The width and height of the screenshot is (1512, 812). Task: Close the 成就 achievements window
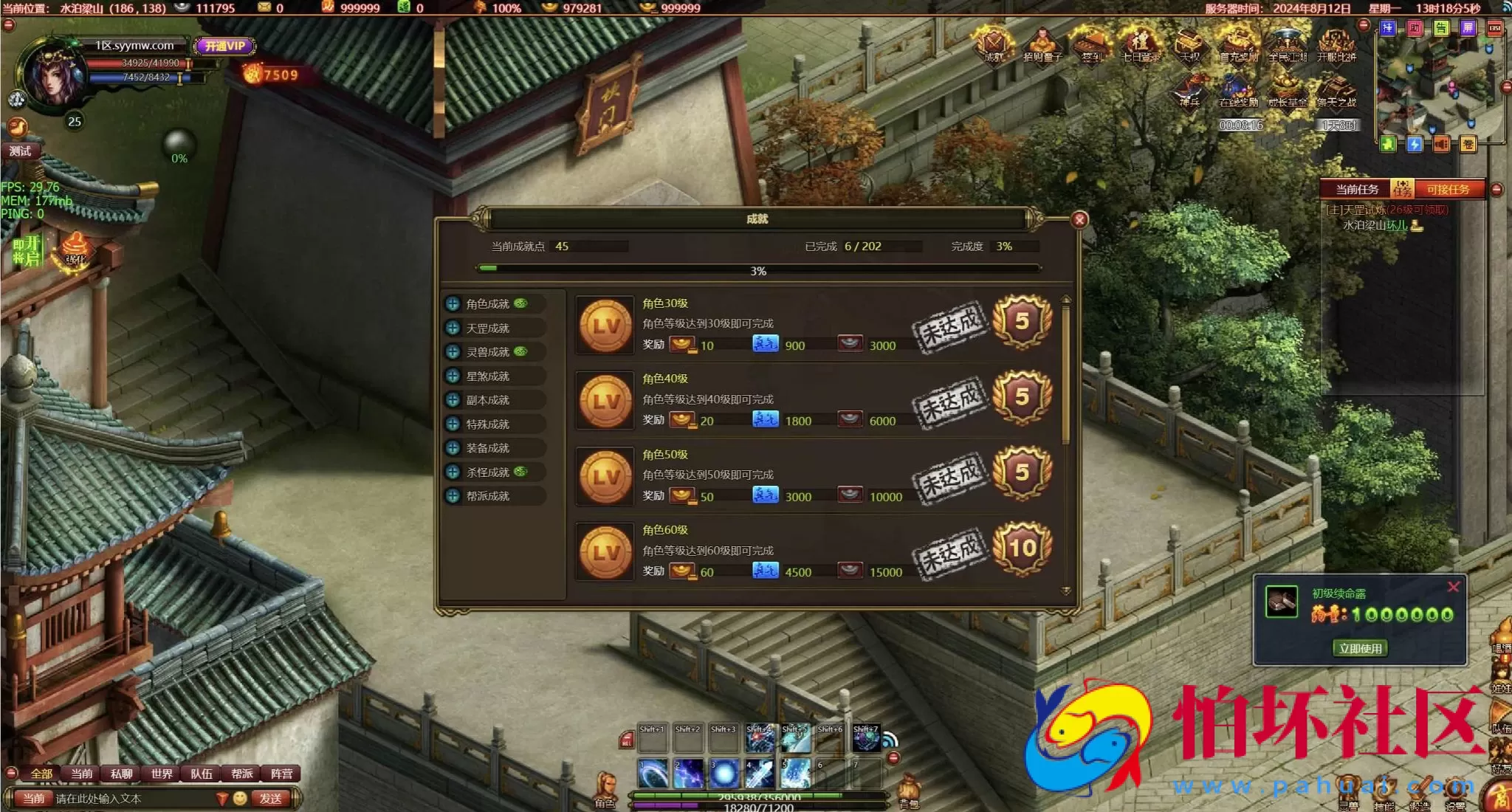click(1079, 219)
